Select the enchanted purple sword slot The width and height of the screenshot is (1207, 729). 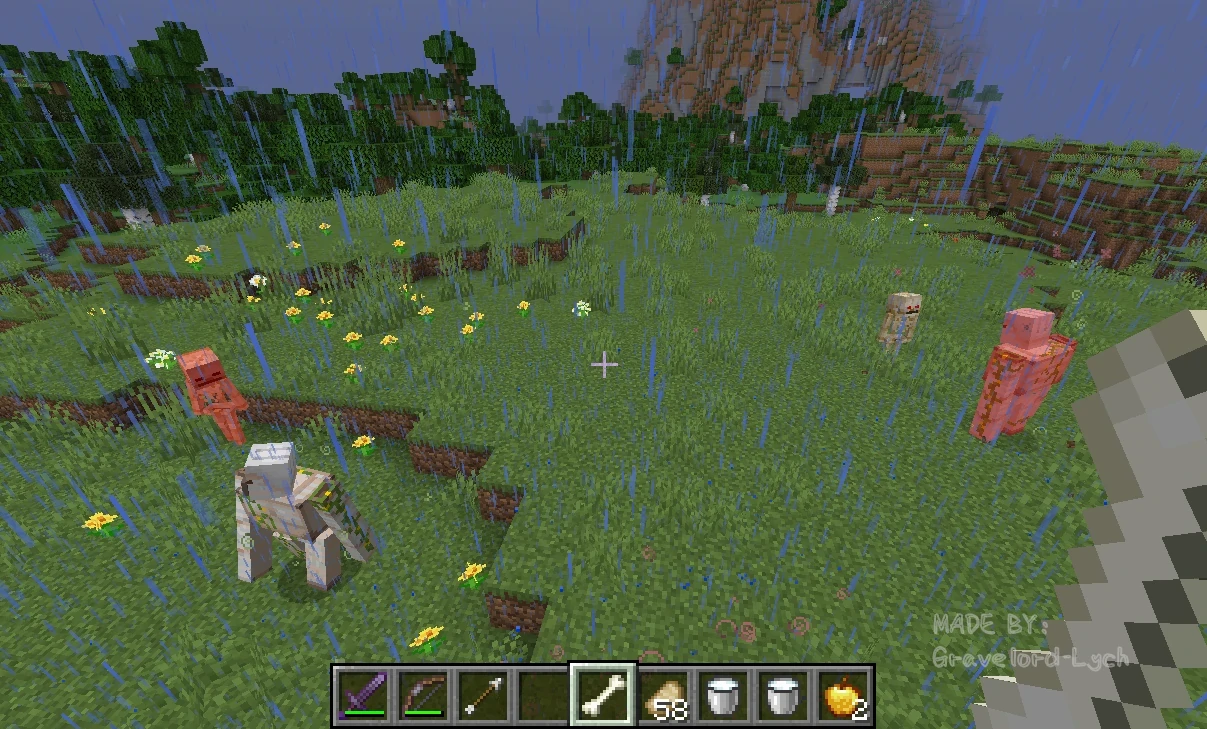tap(362, 694)
